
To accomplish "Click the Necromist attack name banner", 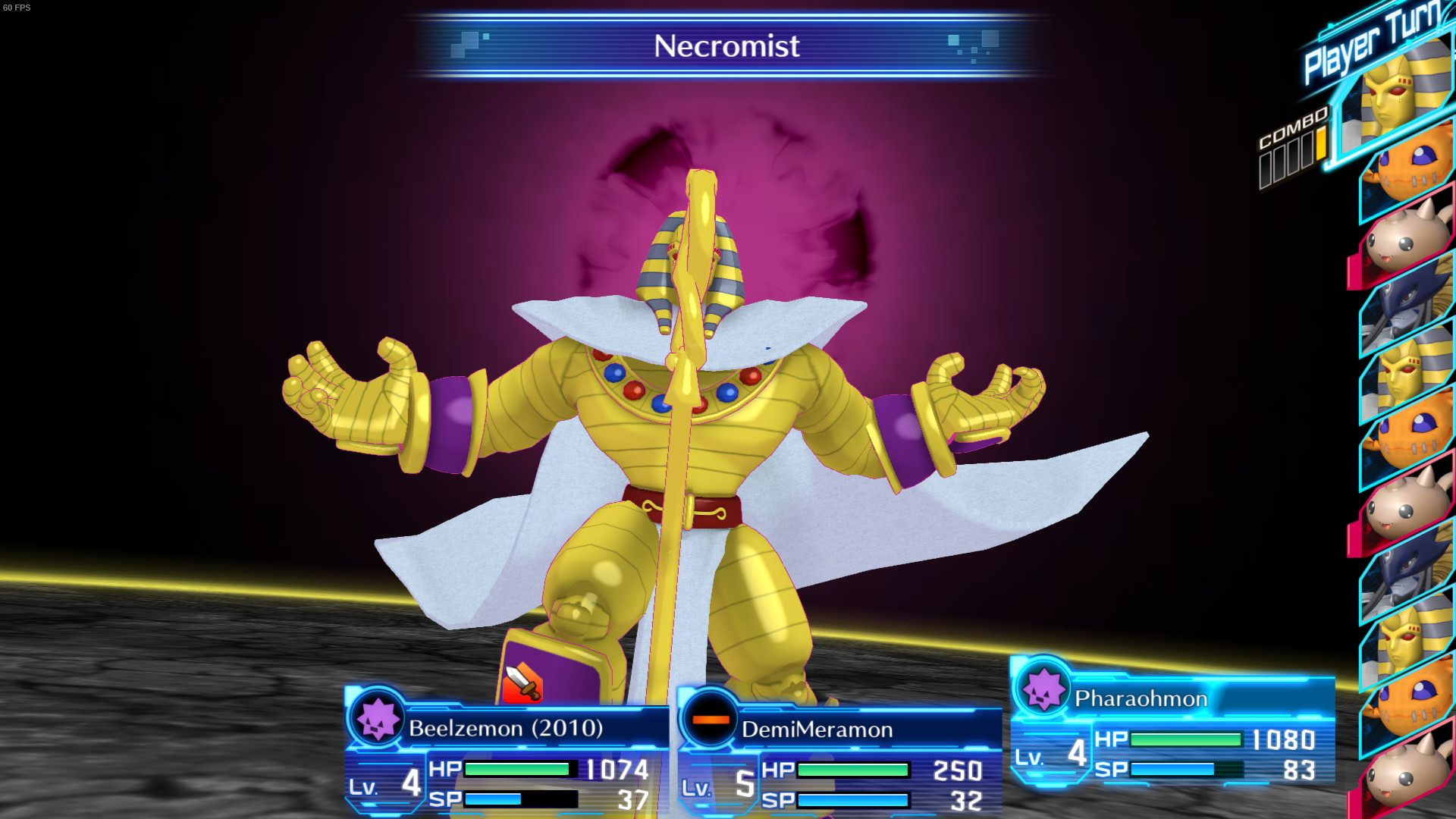I will (726, 47).
